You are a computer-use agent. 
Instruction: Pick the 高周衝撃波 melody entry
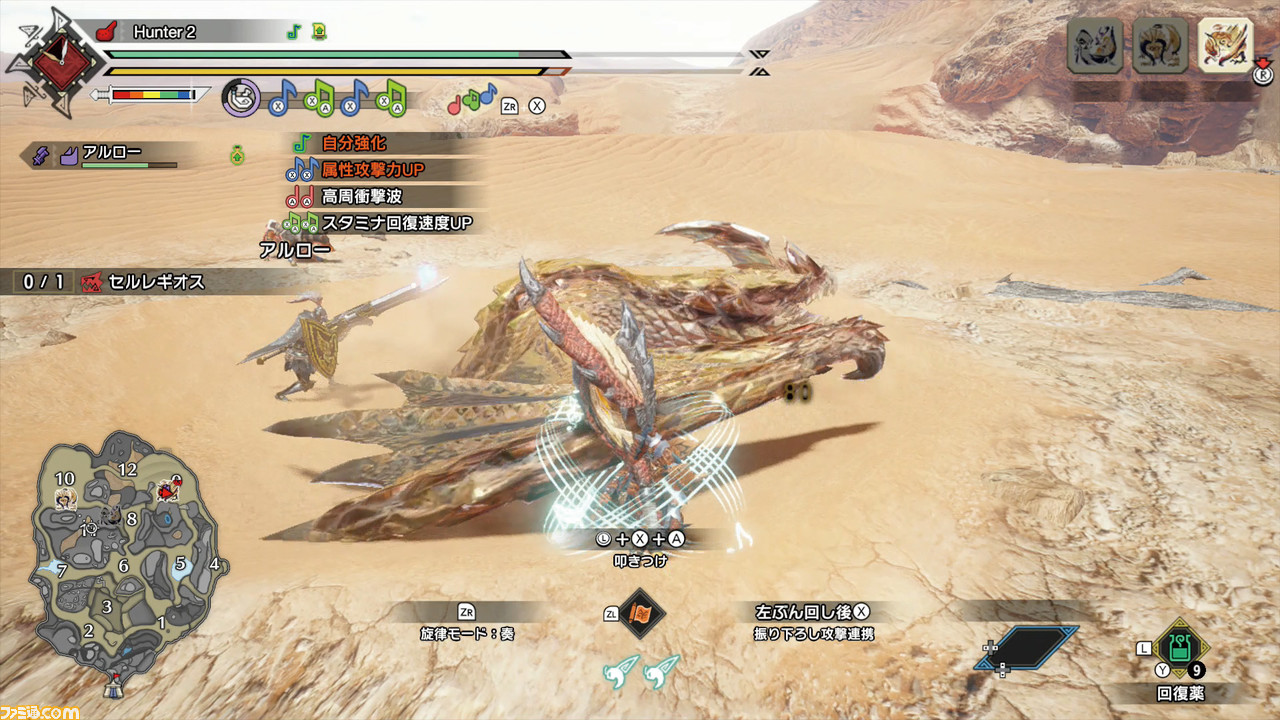[361, 197]
